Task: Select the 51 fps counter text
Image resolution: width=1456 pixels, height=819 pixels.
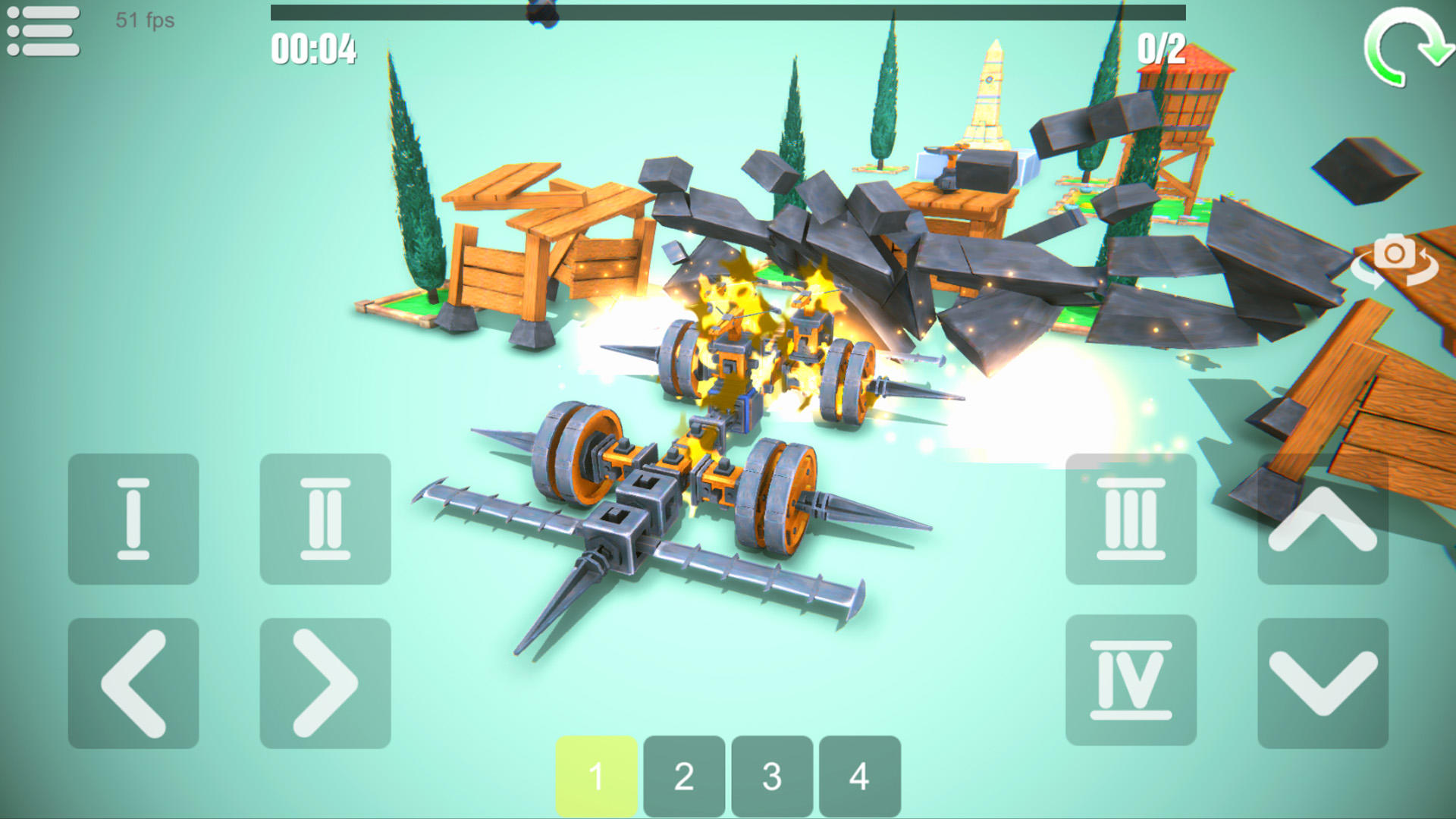Action: point(143,21)
